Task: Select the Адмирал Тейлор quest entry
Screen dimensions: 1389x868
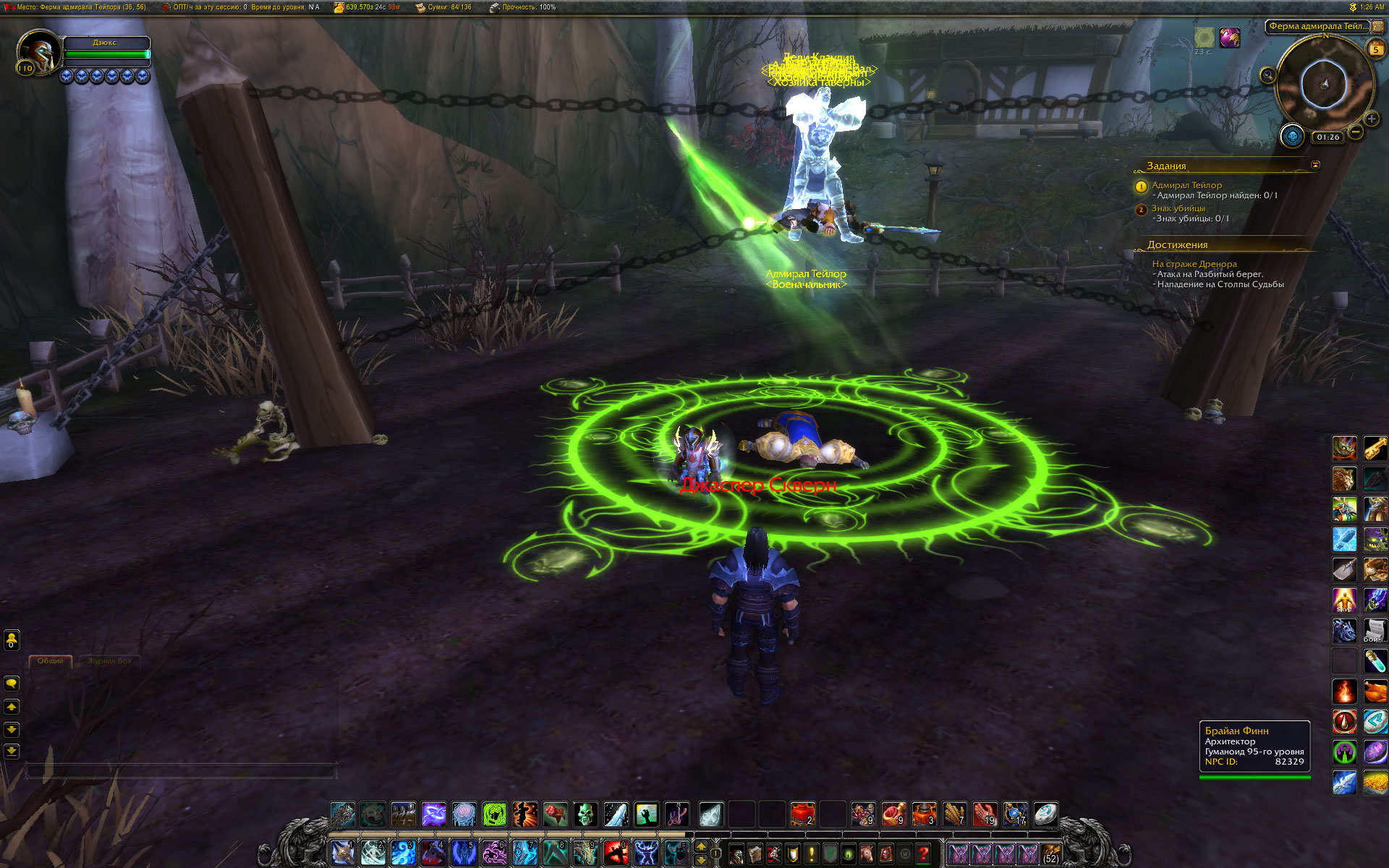Action: (1186, 185)
